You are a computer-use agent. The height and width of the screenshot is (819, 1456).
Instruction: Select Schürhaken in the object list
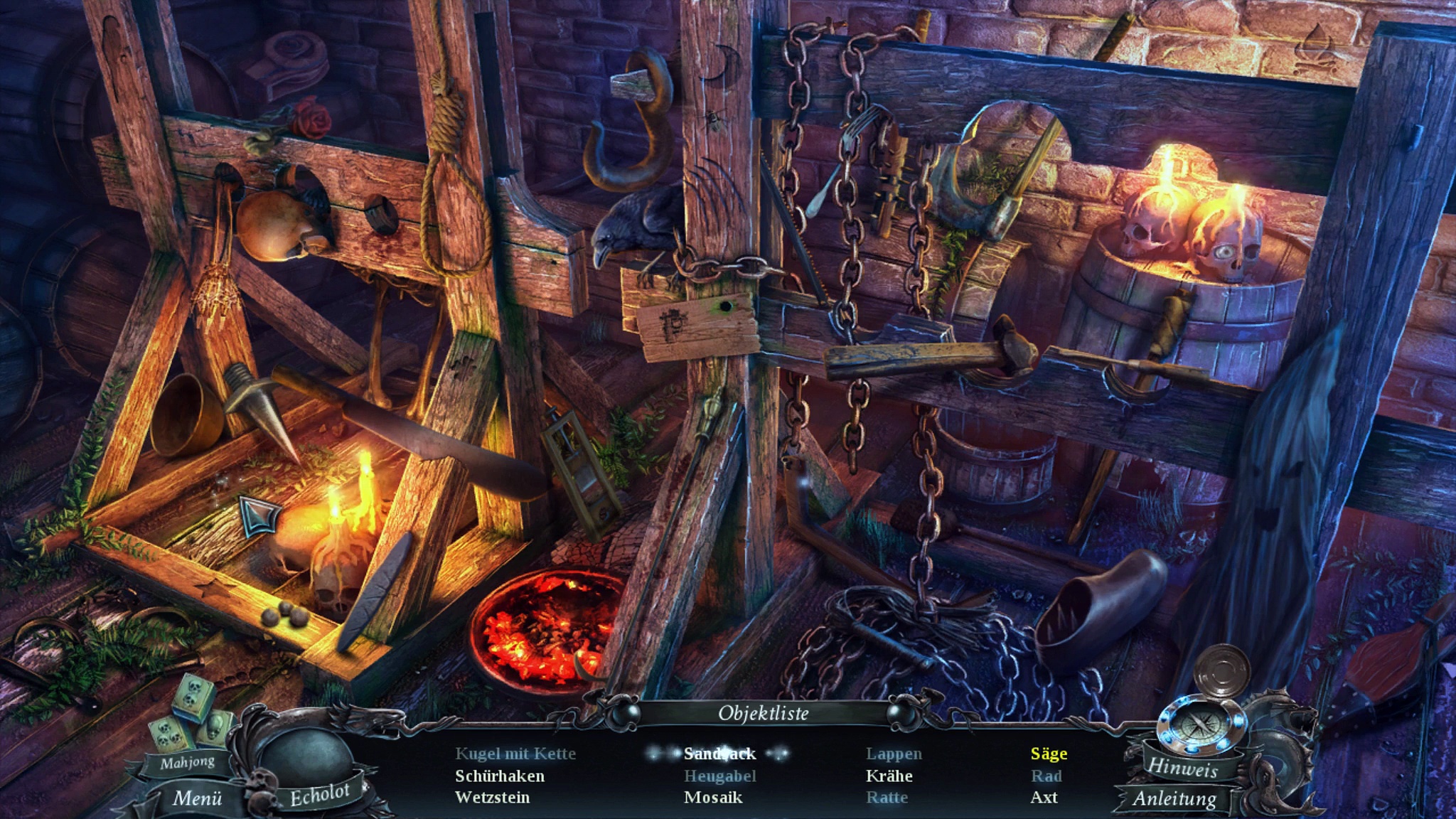[x=500, y=776]
